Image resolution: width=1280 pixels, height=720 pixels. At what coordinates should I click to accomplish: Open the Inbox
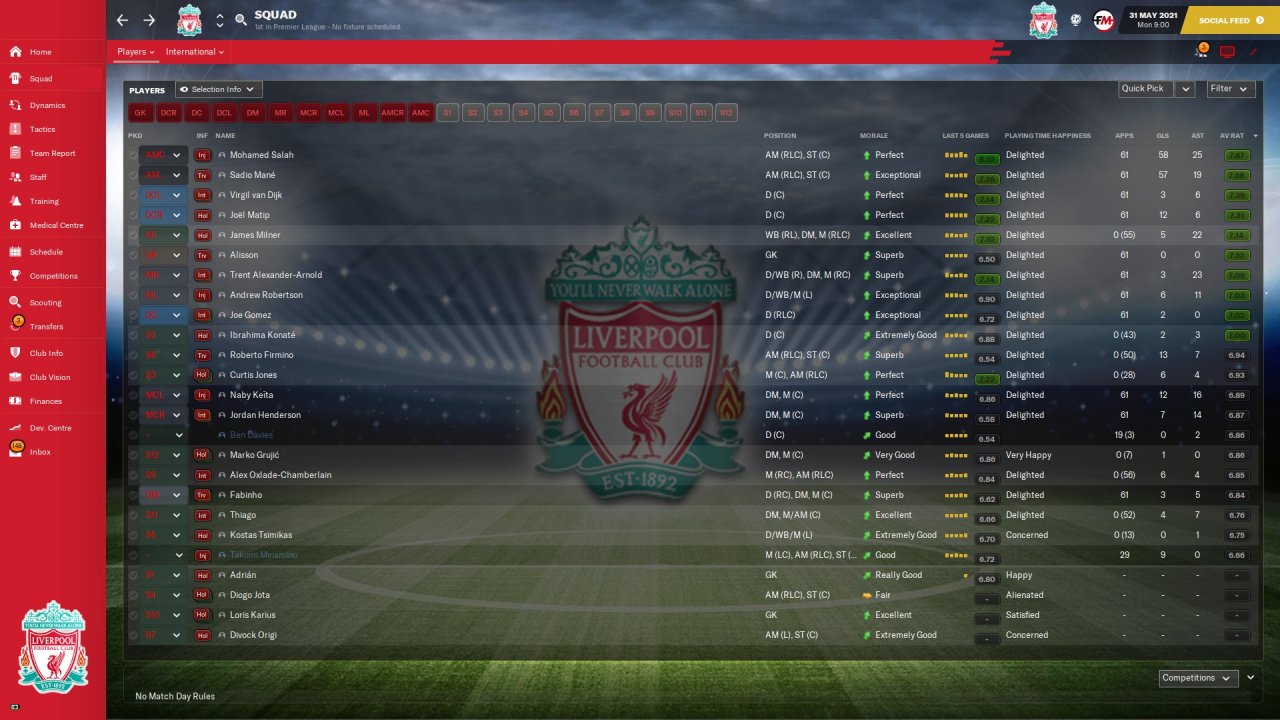pyautogui.click(x=40, y=452)
